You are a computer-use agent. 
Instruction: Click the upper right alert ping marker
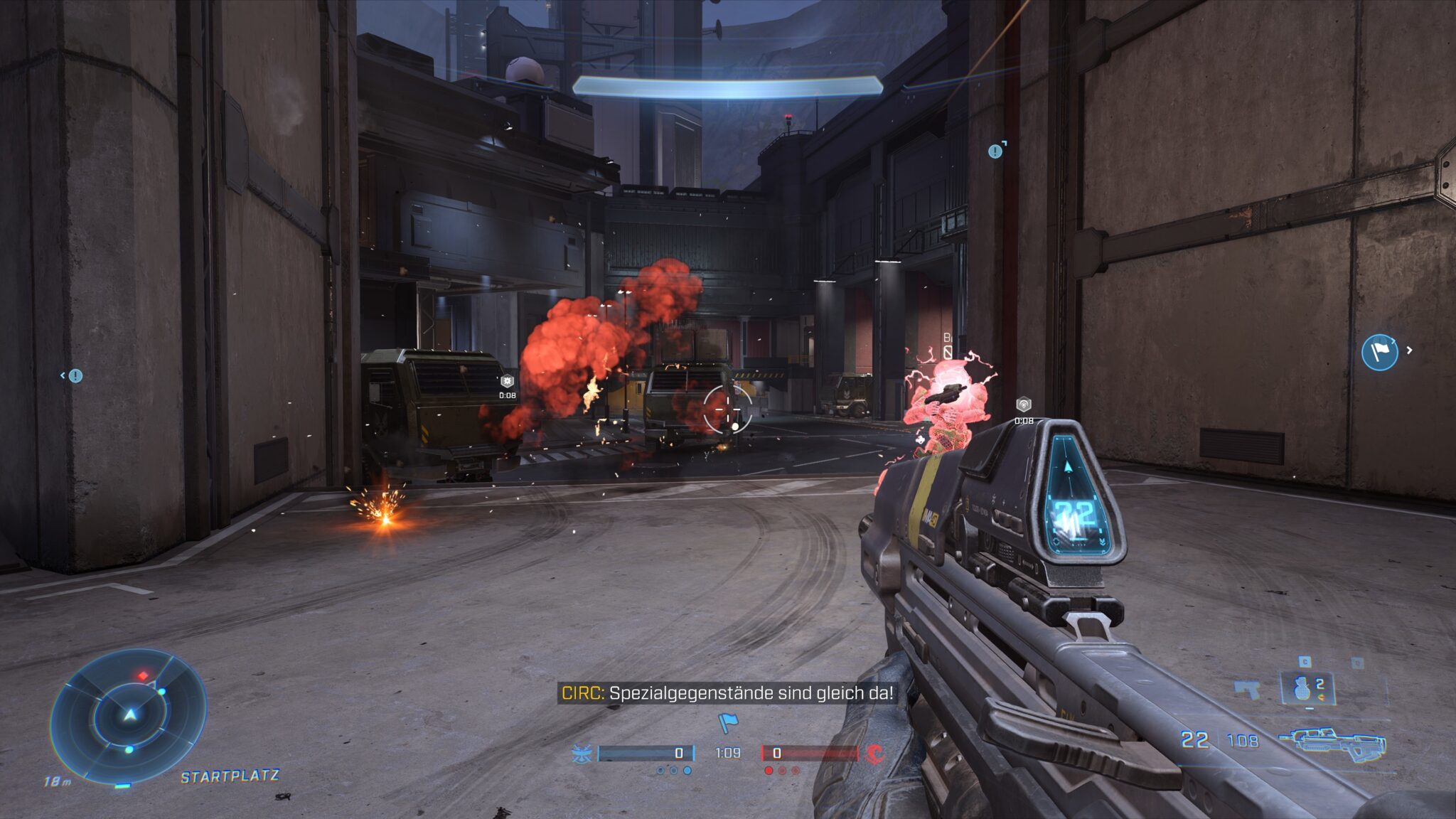(x=995, y=151)
